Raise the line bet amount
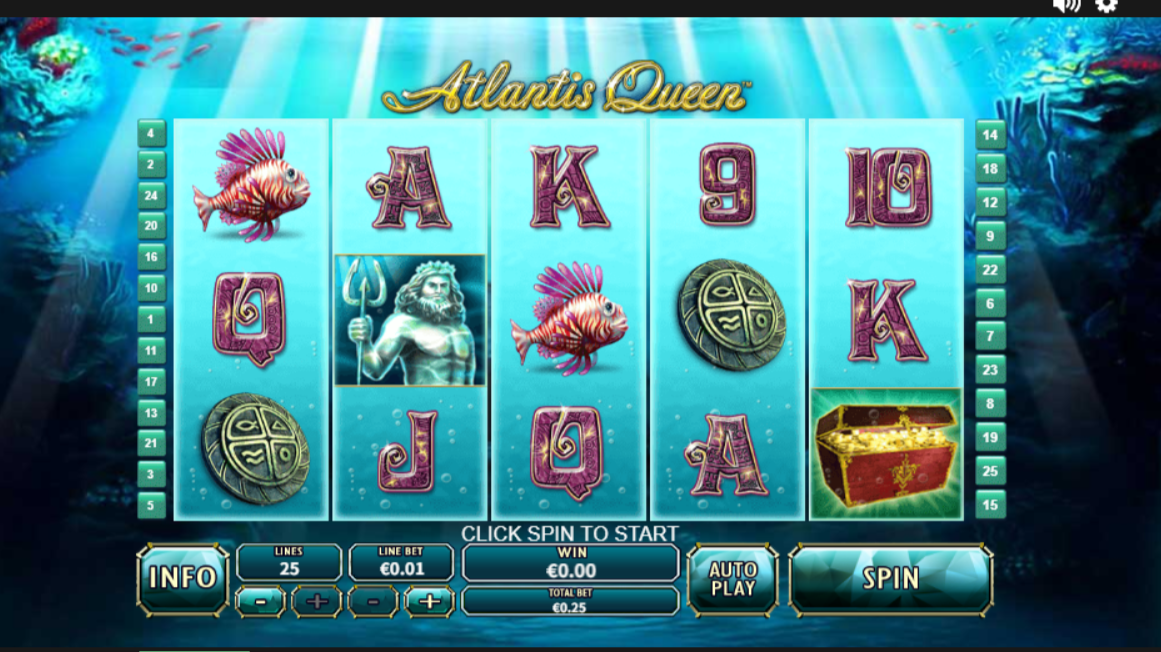 pyautogui.click(x=429, y=602)
